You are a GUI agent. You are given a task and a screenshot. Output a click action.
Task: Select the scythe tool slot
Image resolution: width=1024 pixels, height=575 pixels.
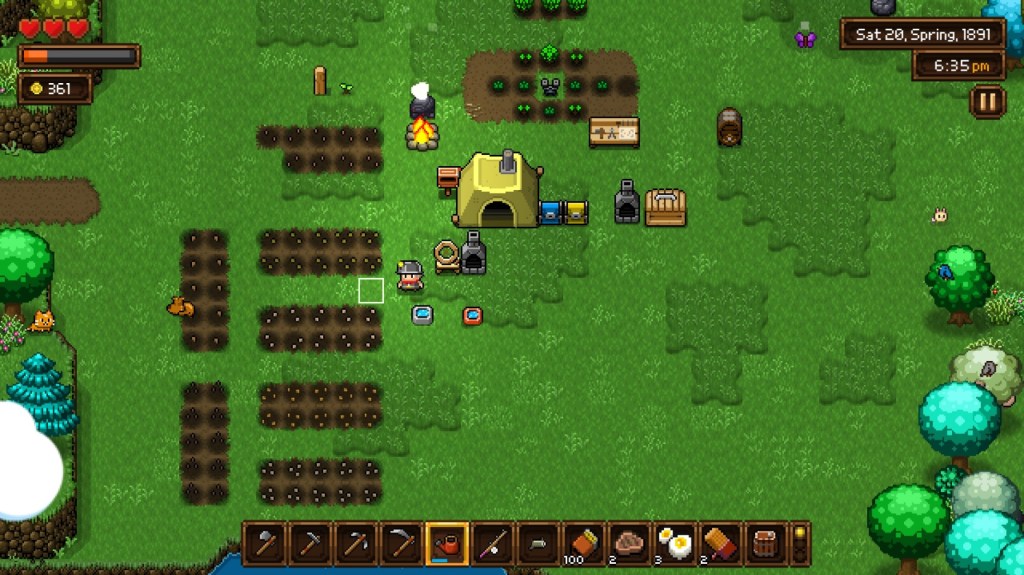(x=401, y=543)
